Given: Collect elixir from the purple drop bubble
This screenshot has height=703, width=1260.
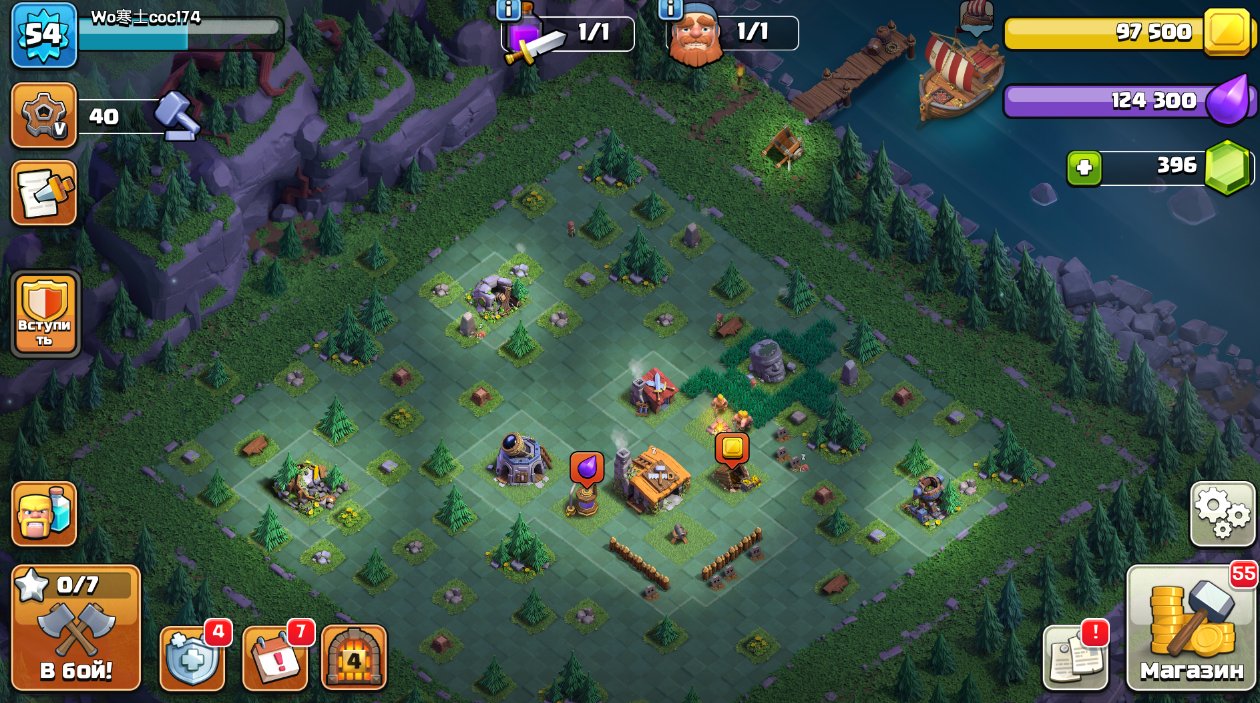Looking at the screenshot, I should coord(586,468).
